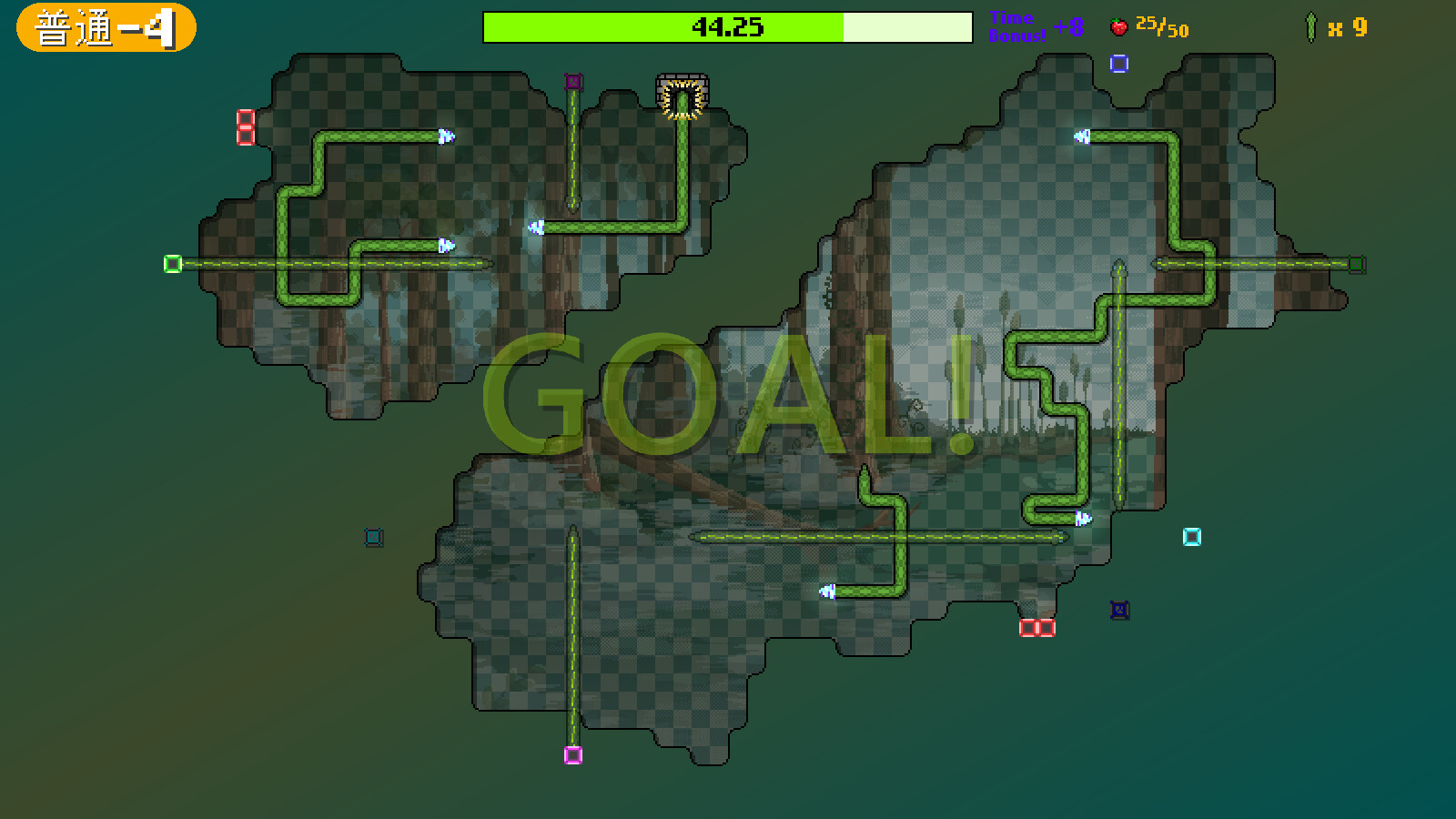Click the teal portal square on the lower left

(372, 537)
